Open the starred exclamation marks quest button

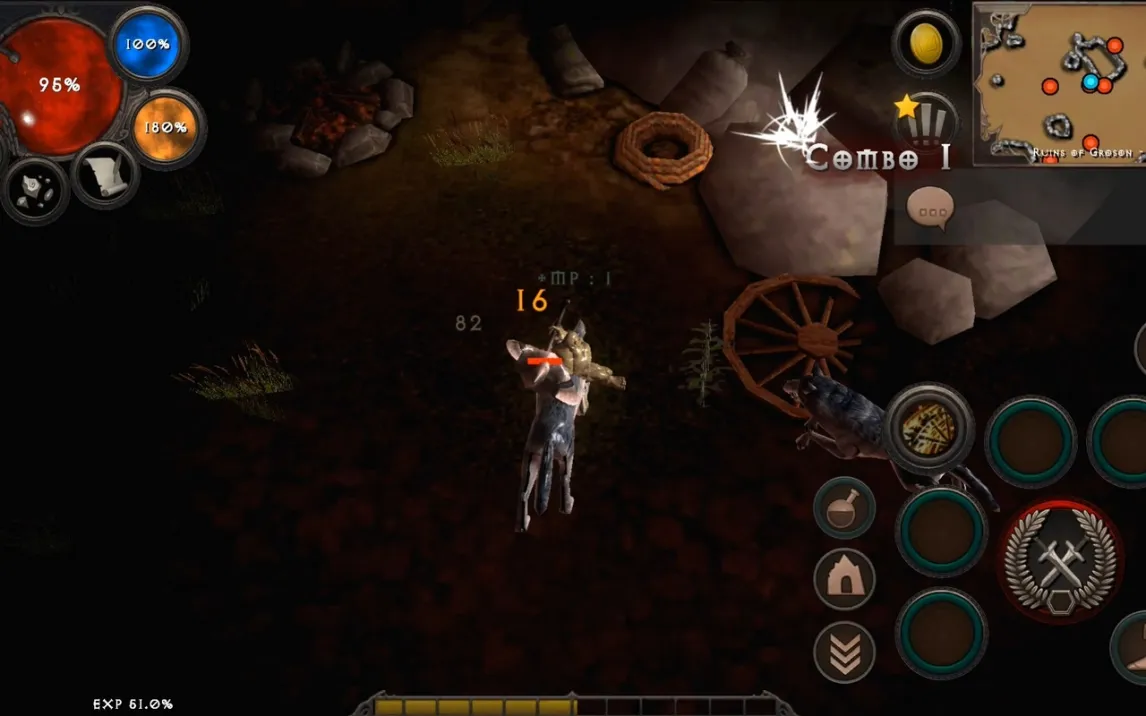coord(925,122)
